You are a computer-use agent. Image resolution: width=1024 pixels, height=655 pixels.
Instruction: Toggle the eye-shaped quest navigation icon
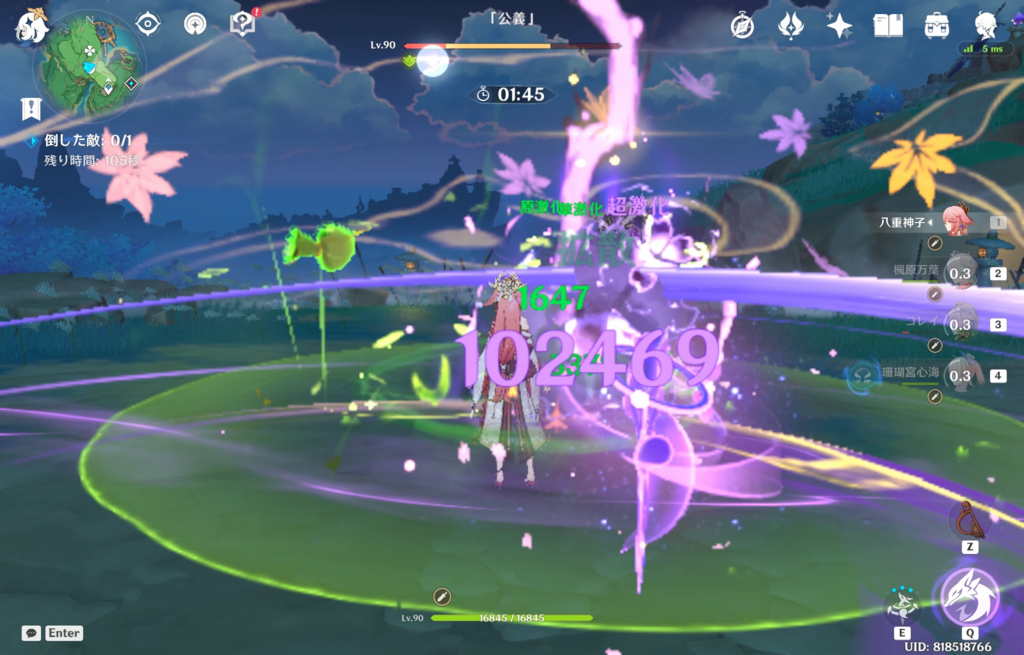pyautogui.click(x=148, y=23)
